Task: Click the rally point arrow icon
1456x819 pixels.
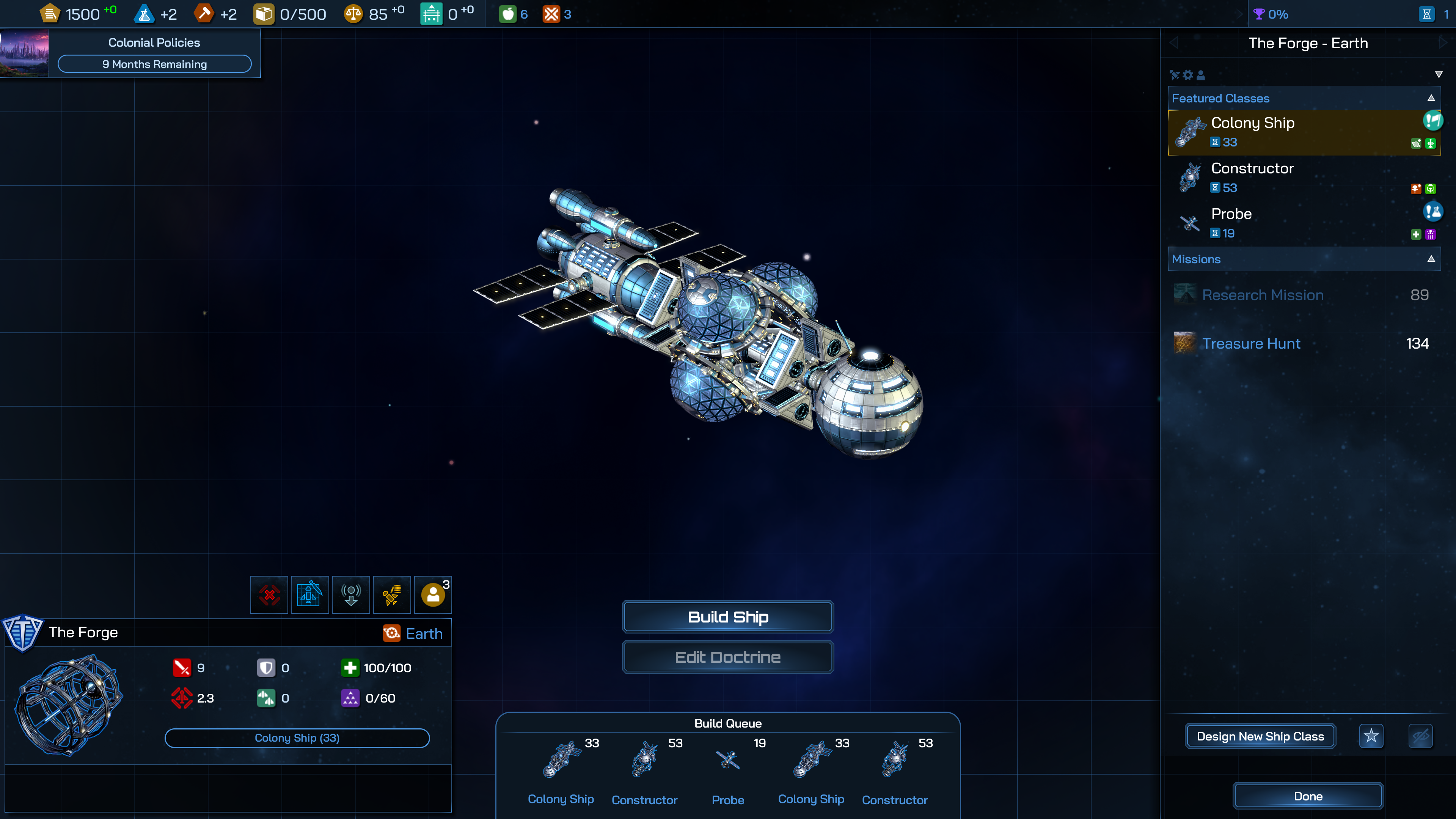Action: click(x=351, y=594)
